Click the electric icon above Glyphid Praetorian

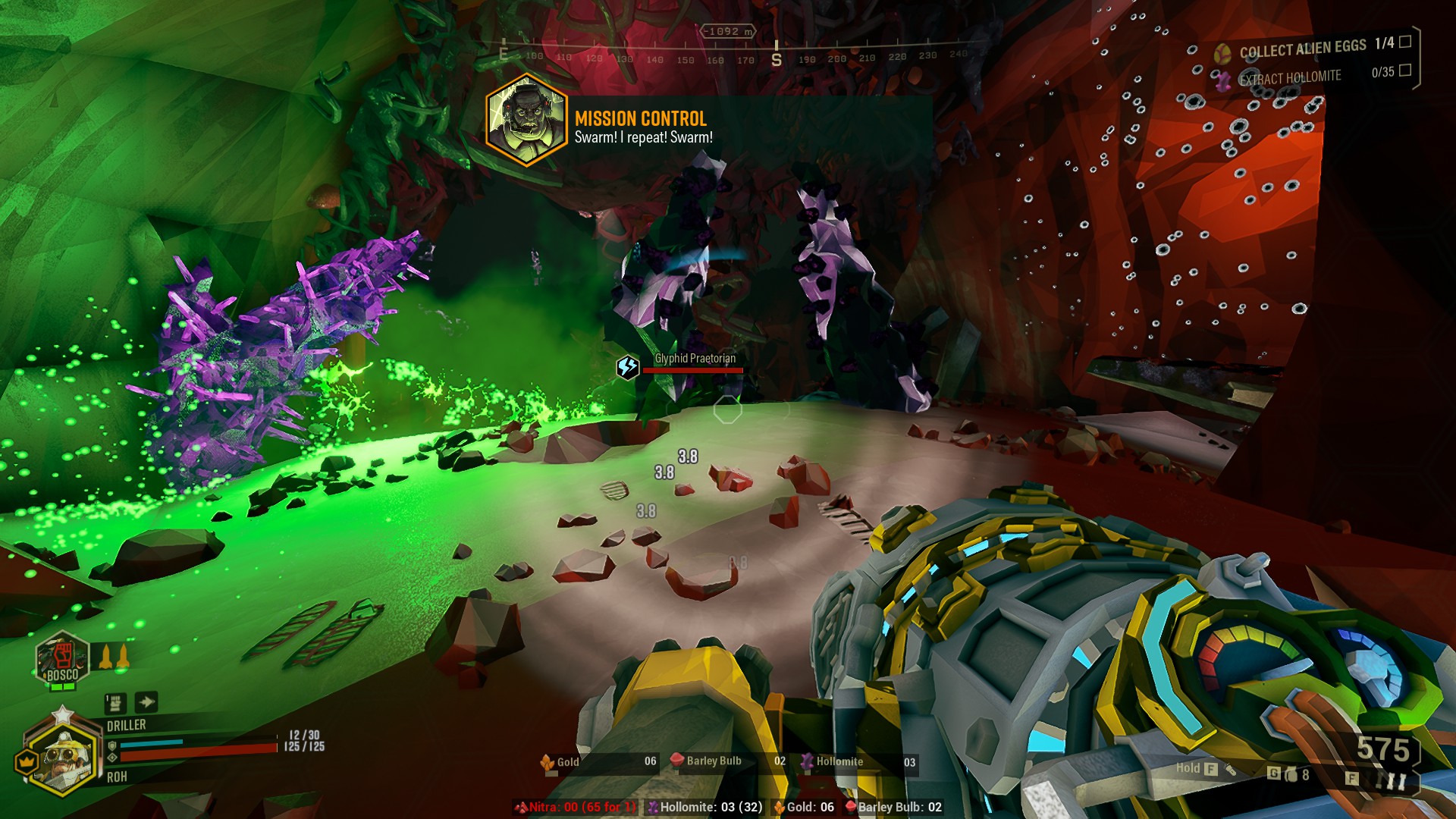[629, 366]
